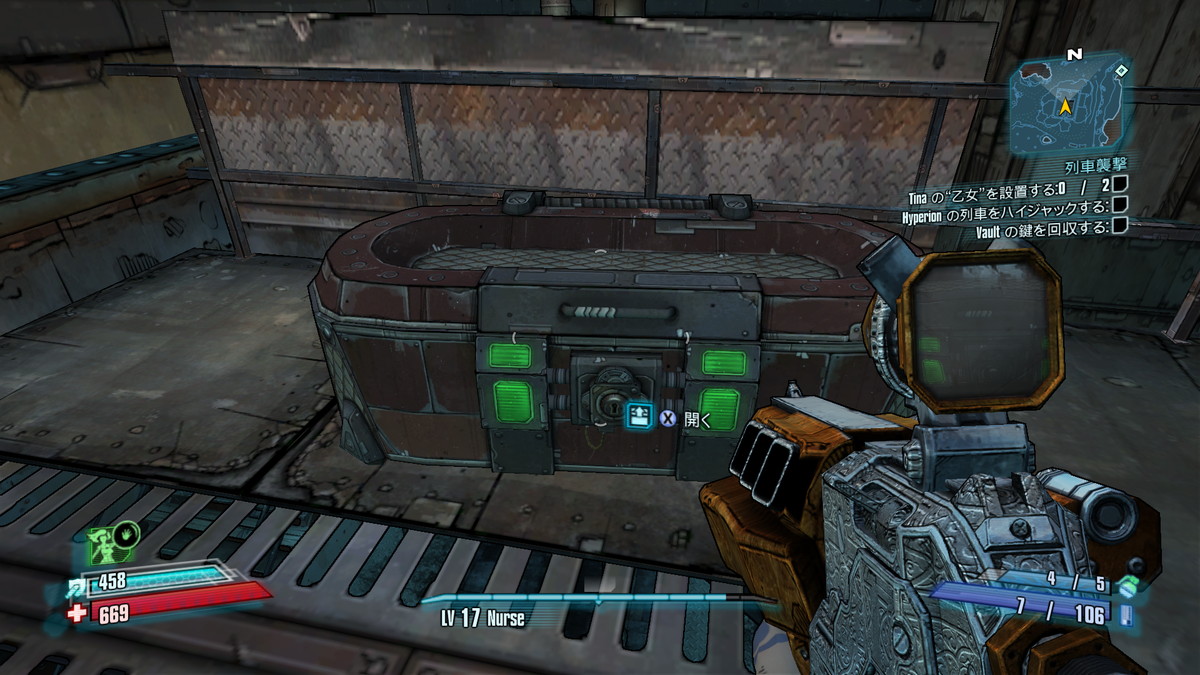This screenshot has width=1200, height=675.
Task: Activate the green action skill icon
Action: click(105, 547)
